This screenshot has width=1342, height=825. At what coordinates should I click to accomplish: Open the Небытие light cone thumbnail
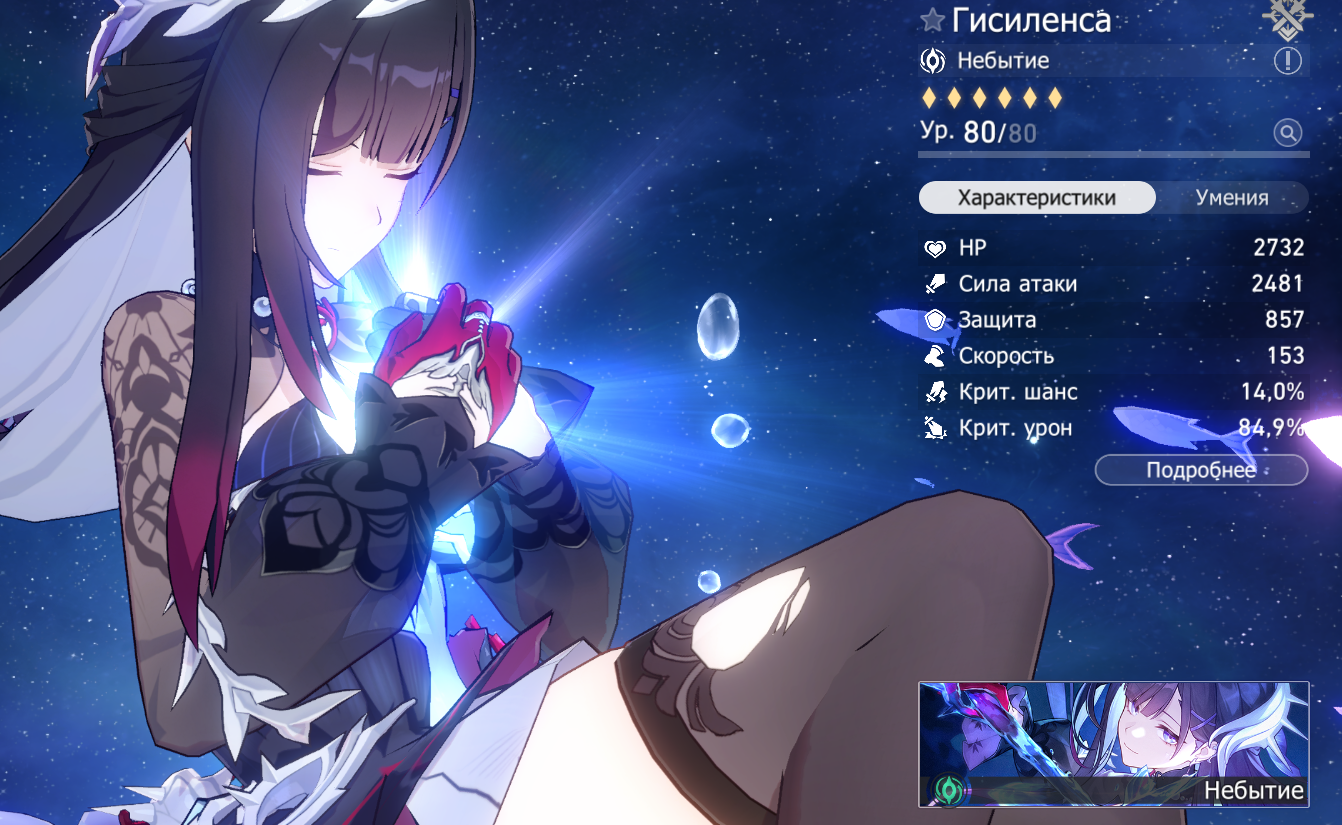(1113, 744)
